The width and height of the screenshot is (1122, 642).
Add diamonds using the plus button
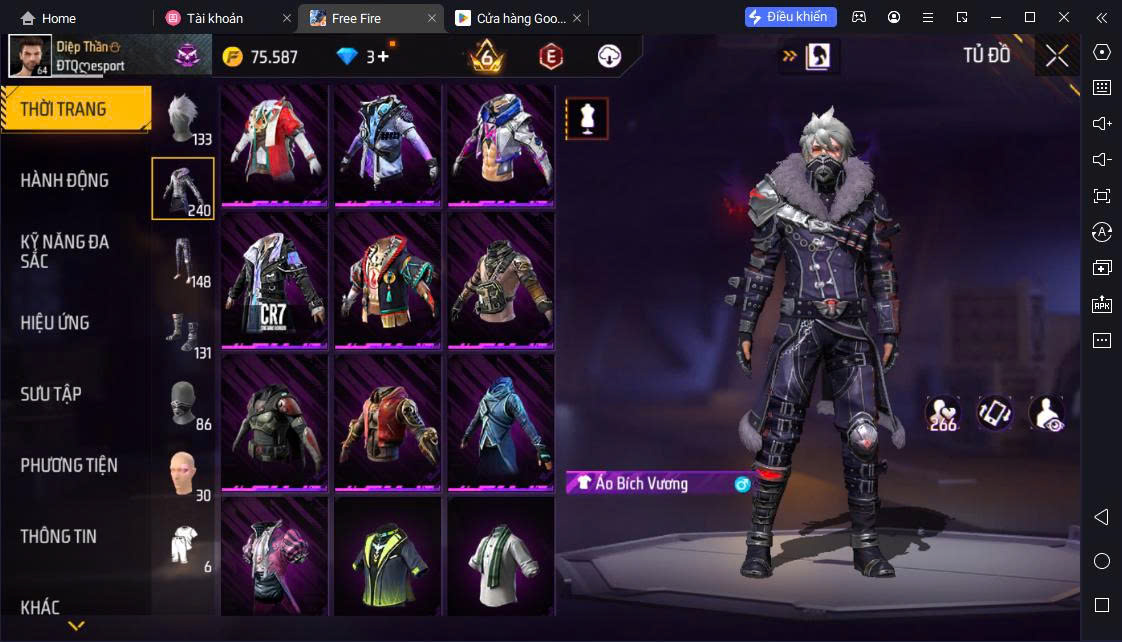(x=383, y=57)
